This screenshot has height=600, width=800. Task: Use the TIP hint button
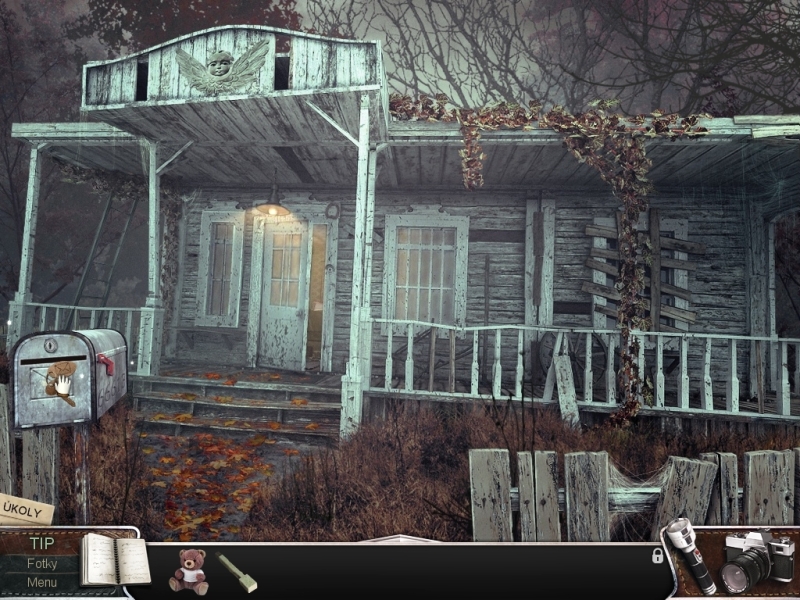click(42, 544)
